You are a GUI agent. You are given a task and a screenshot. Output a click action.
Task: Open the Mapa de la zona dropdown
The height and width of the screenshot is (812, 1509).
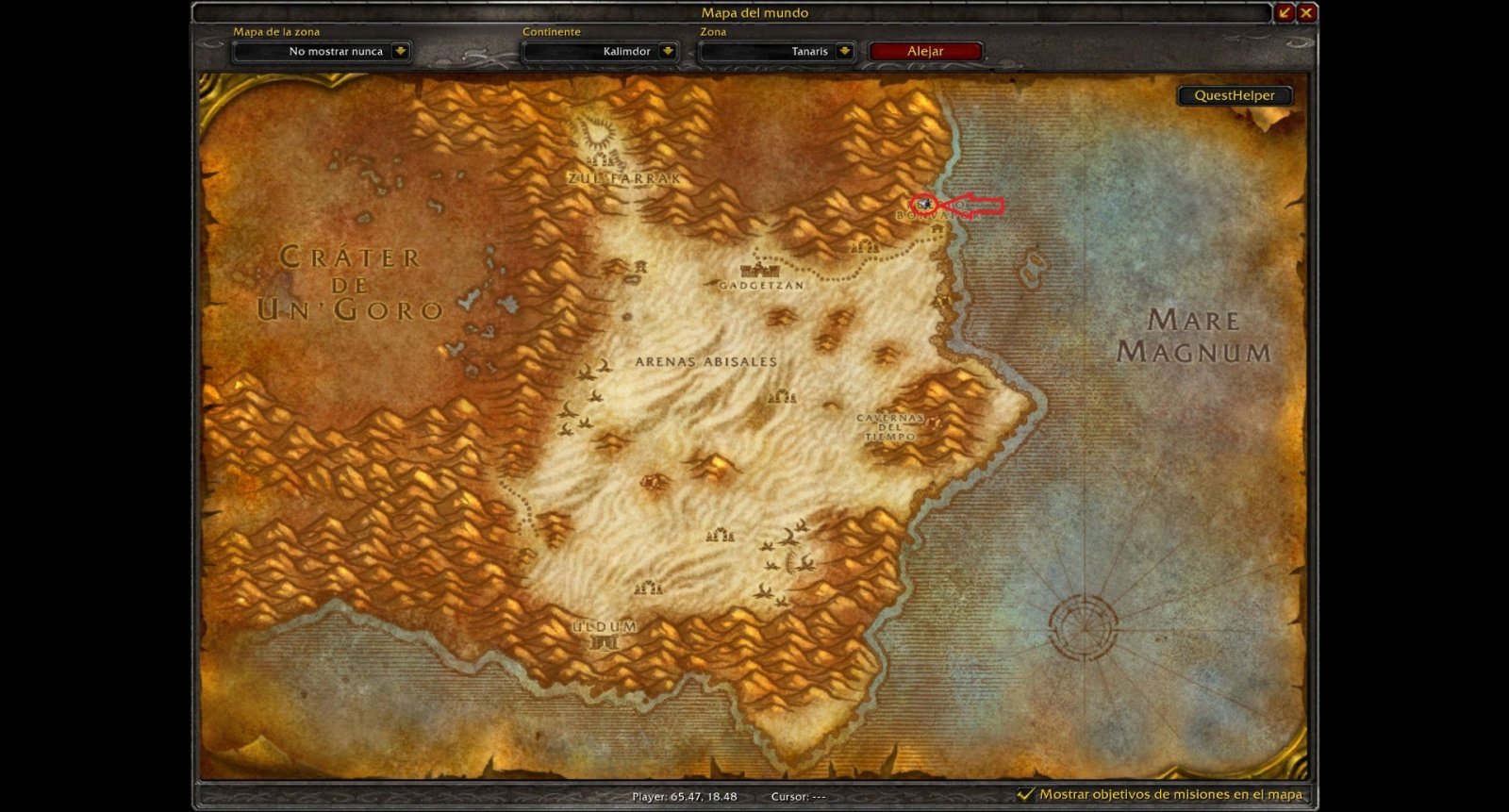tap(400, 52)
